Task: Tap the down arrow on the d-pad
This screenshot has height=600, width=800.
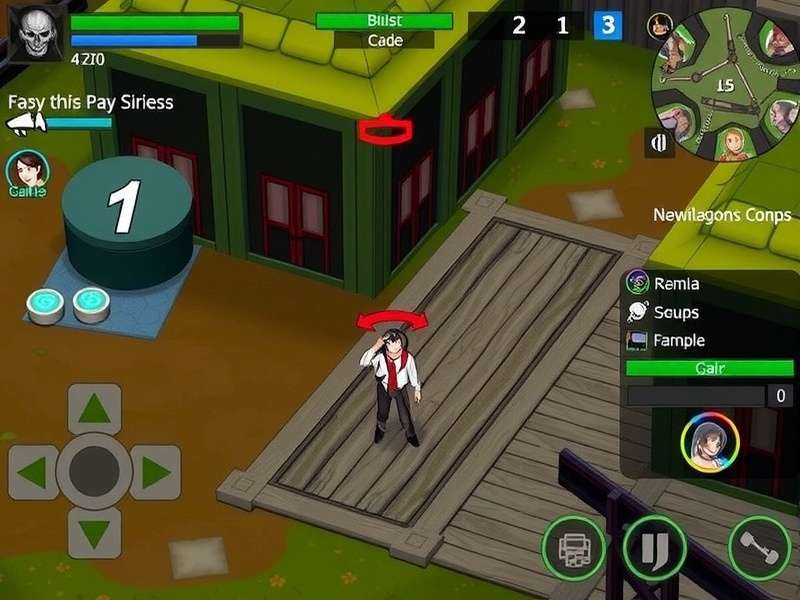Action: click(x=95, y=533)
